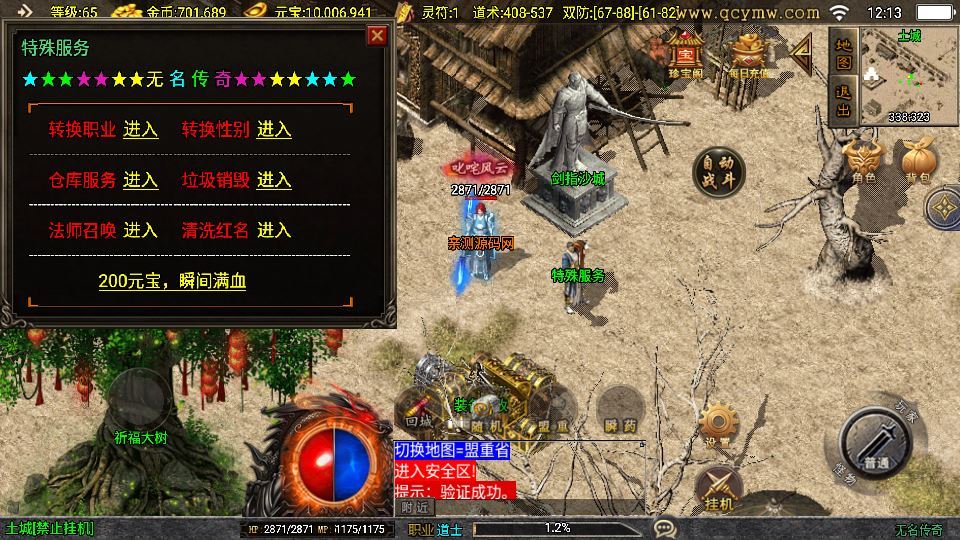The image size is (960, 540).
Task: Open the 设置 gear settings
Action: pyautogui.click(x=716, y=424)
